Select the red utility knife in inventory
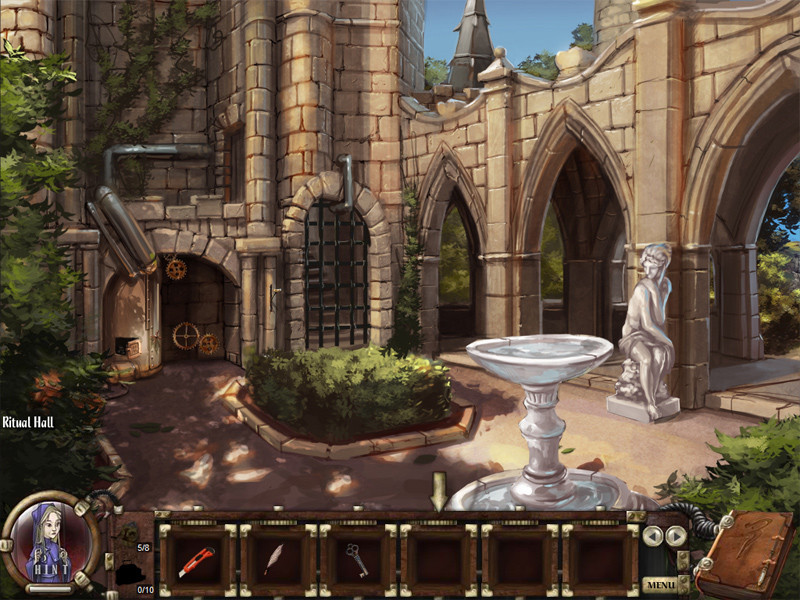 click(x=196, y=561)
